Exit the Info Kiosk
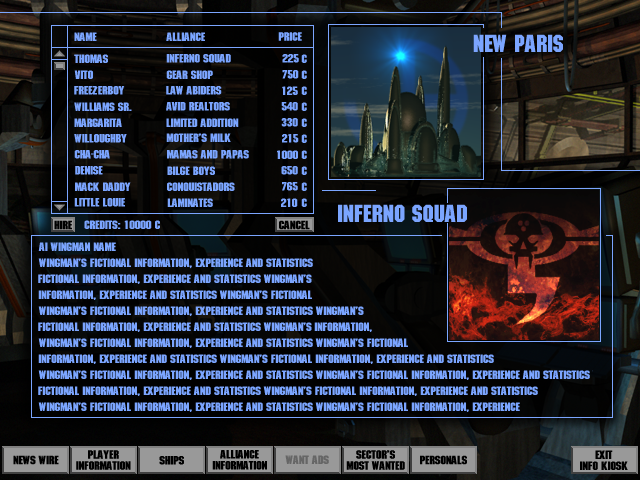The height and width of the screenshot is (480, 640). click(x=603, y=461)
